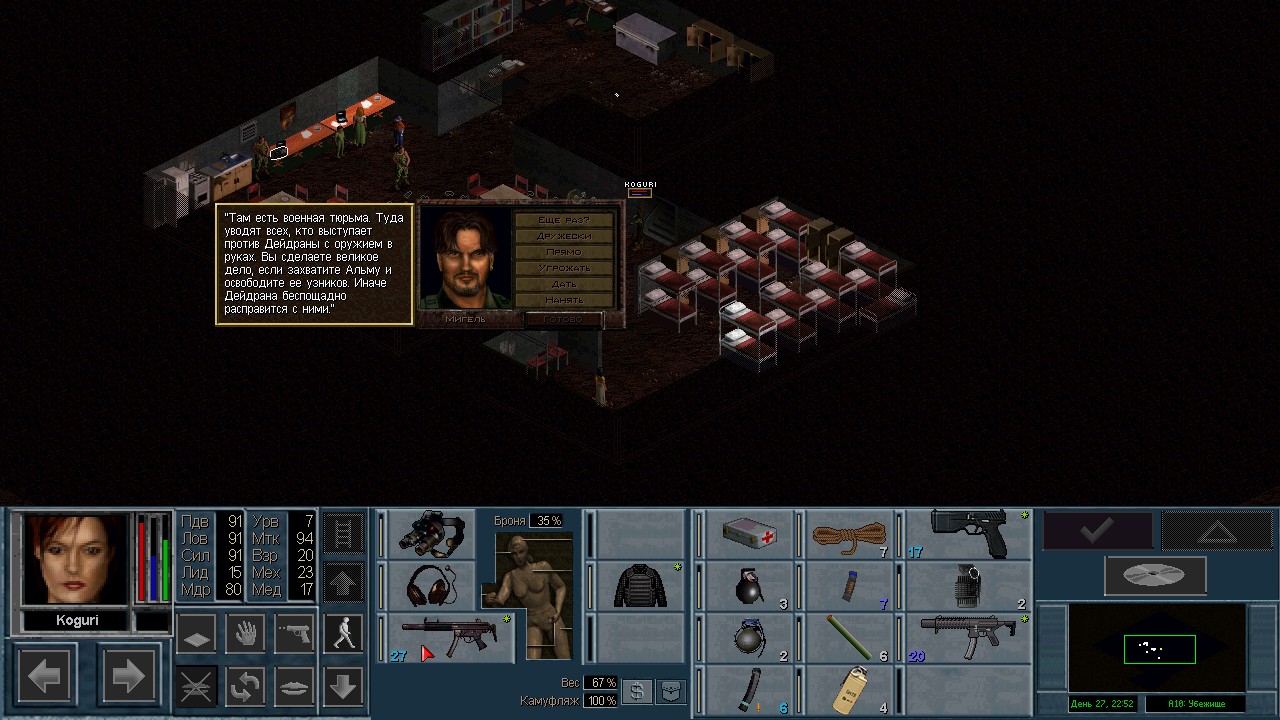Choose "Угрожать" to threaten Miguel

point(565,268)
